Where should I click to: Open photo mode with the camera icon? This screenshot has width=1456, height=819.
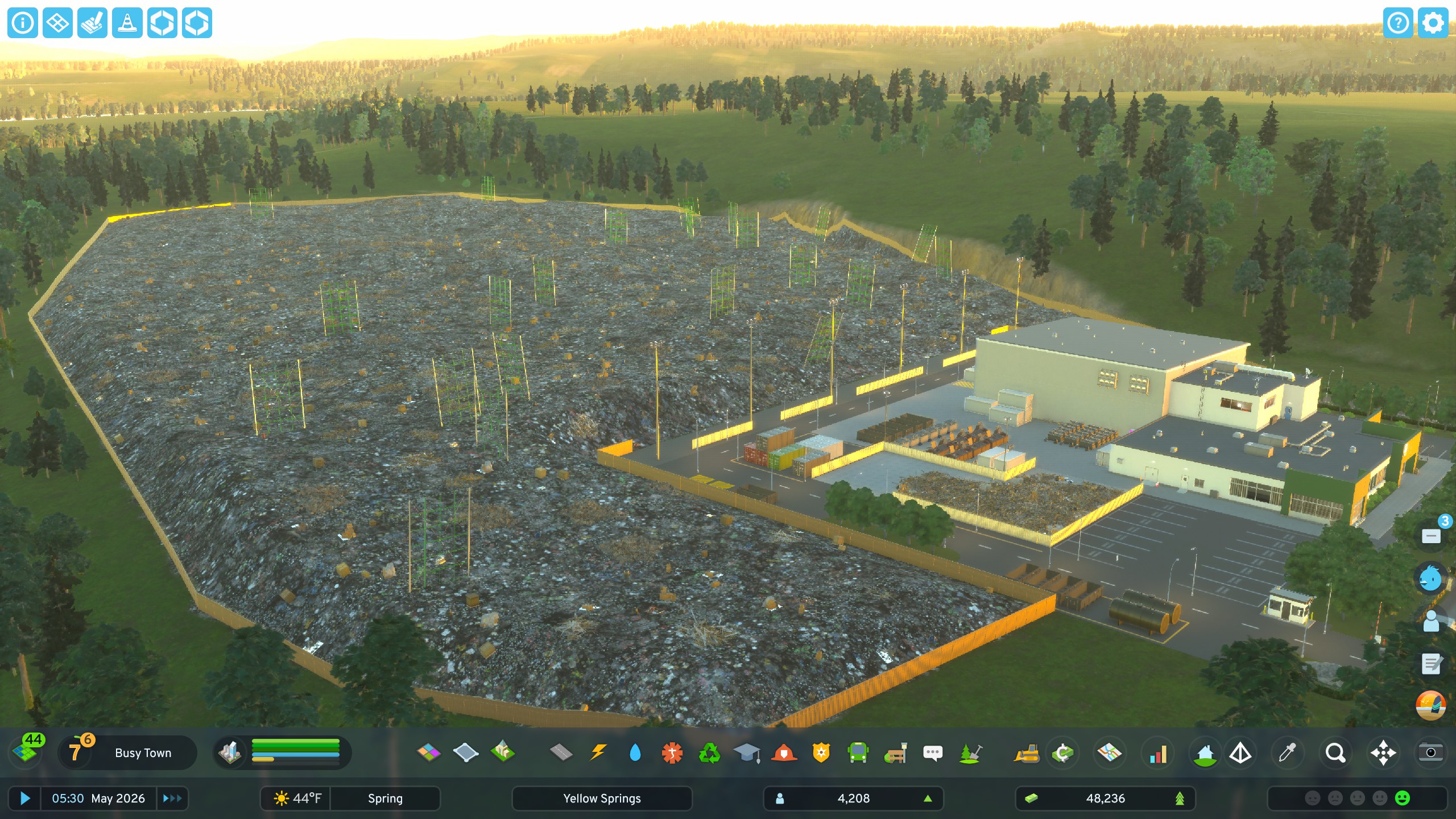click(1430, 752)
